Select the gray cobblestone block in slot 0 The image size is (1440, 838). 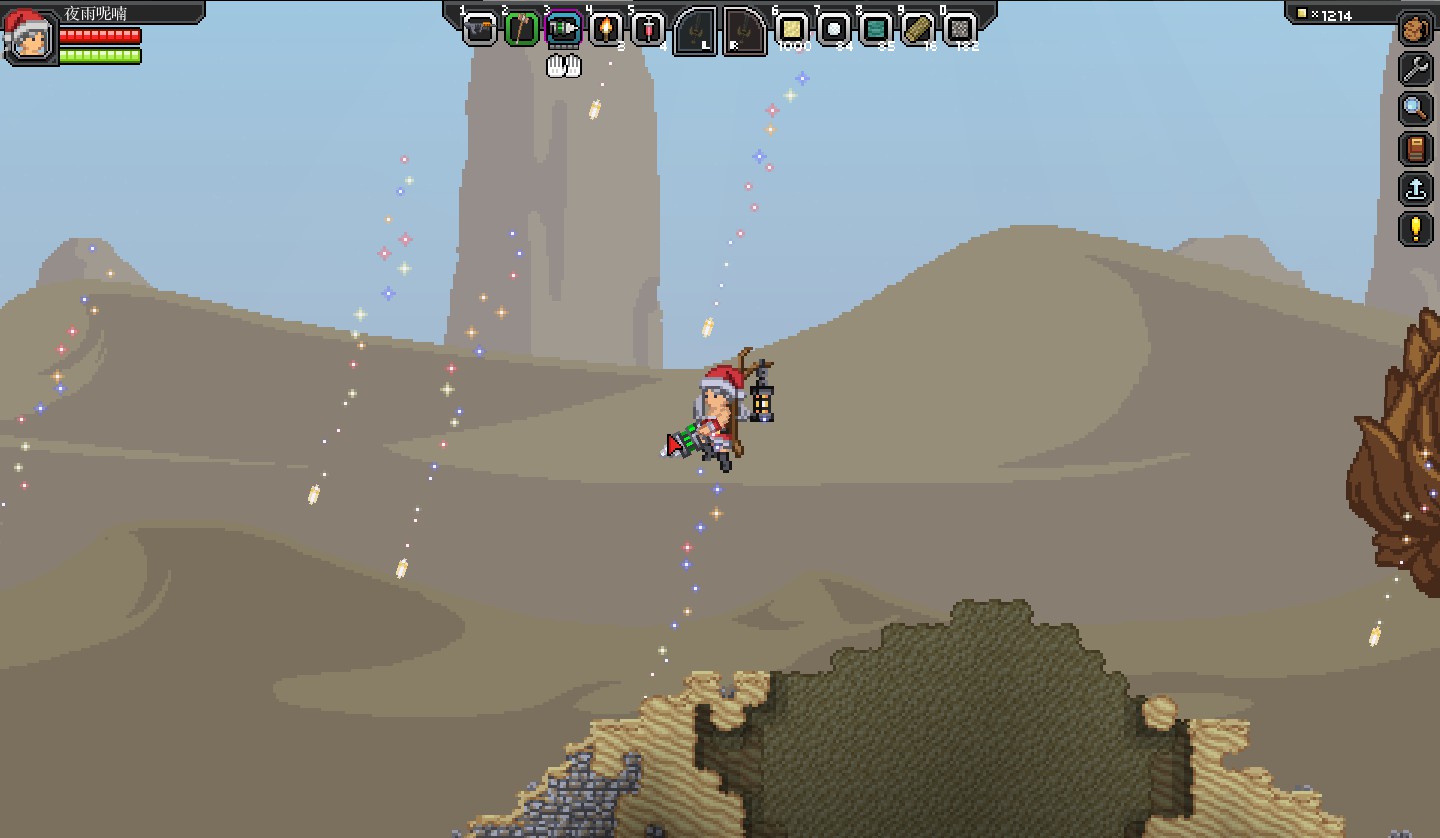(960, 29)
